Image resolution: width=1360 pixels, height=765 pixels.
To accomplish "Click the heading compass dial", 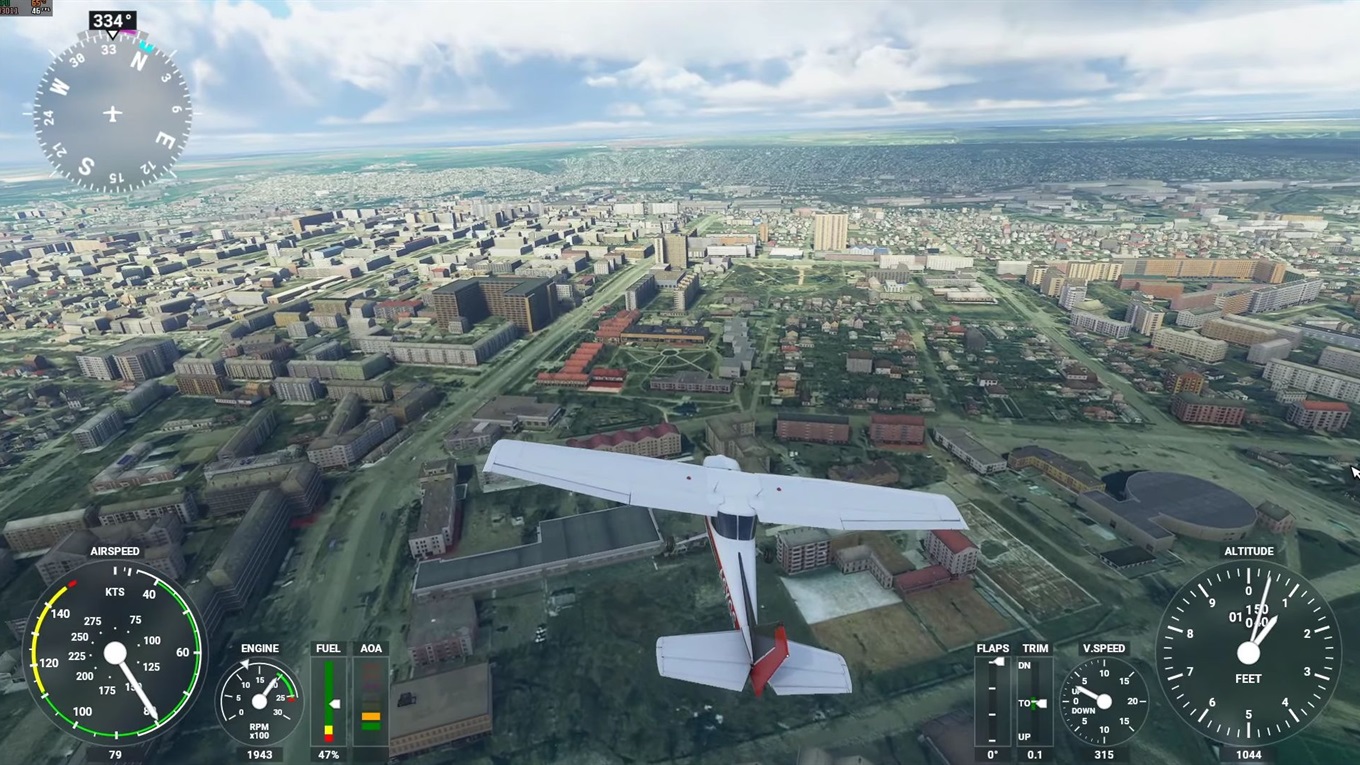I will coord(112,113).
